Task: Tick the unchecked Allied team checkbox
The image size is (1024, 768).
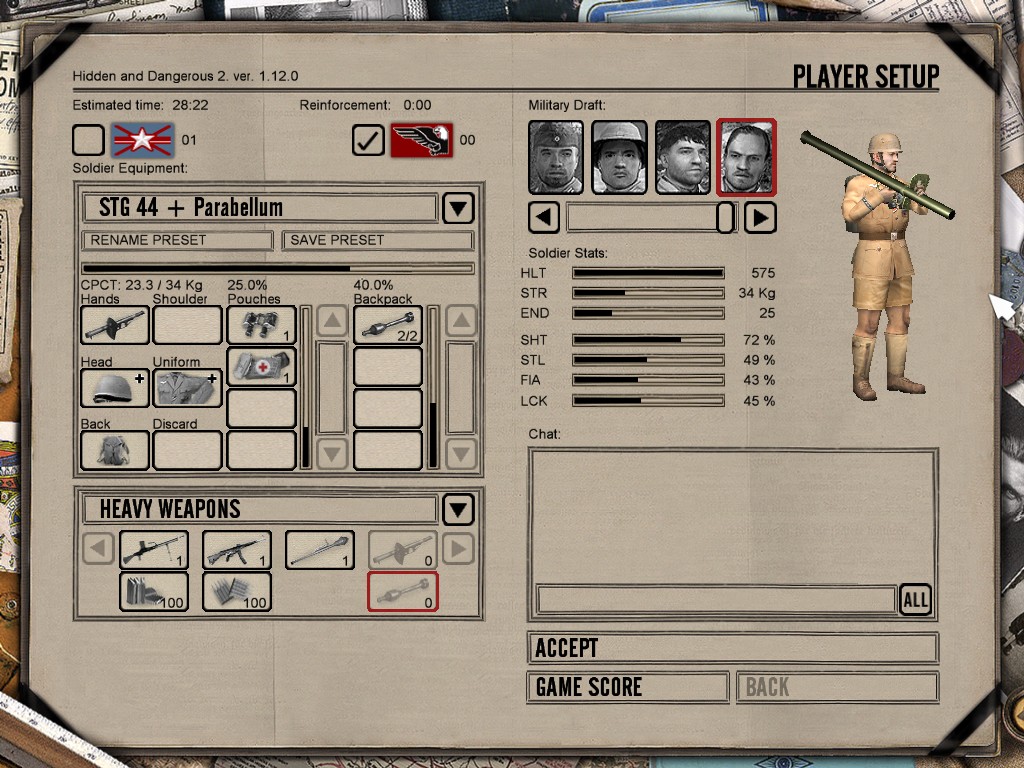Action: [x=88, y=140]
